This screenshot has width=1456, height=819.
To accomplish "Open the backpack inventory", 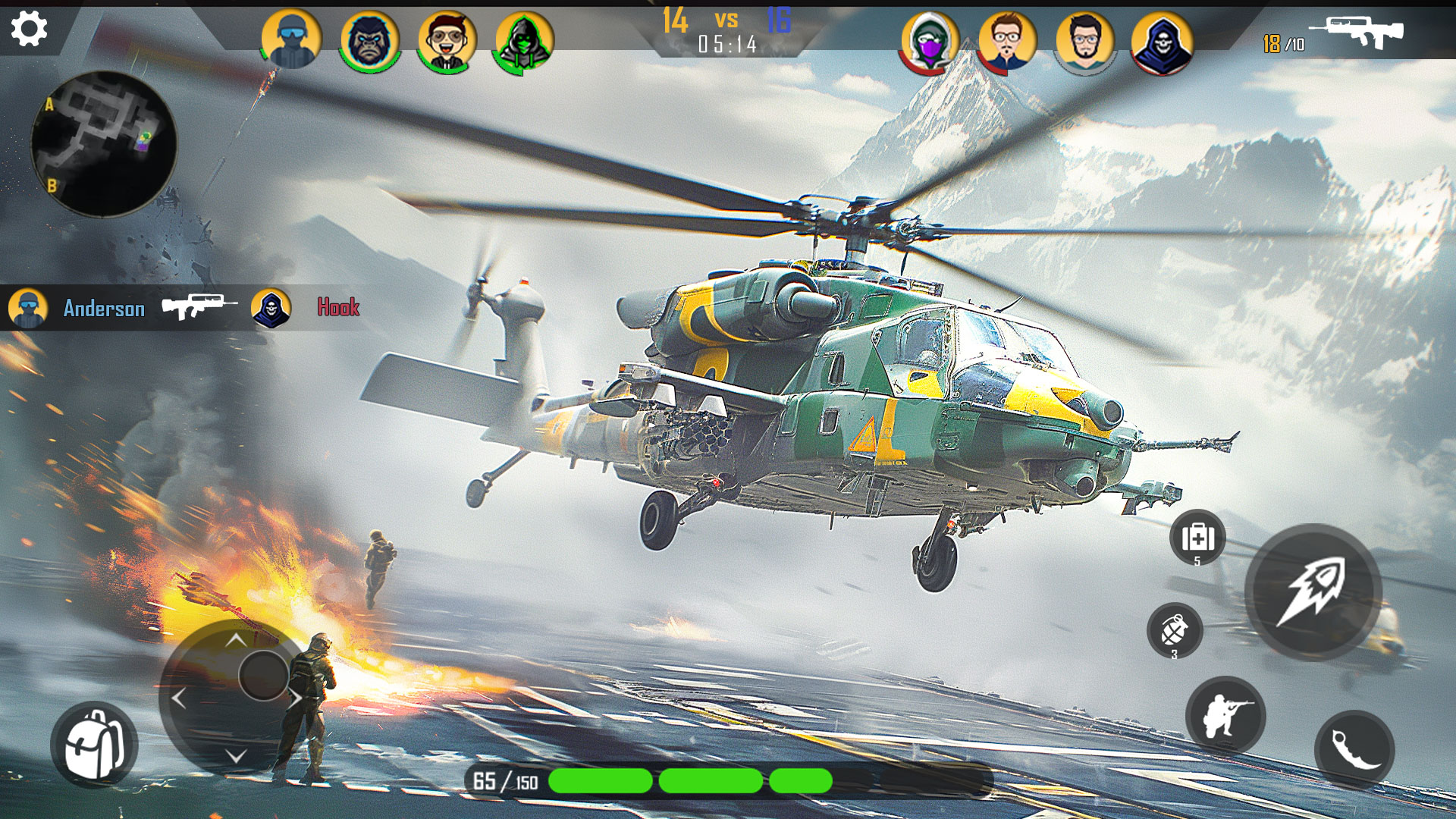I will point(94,744).
